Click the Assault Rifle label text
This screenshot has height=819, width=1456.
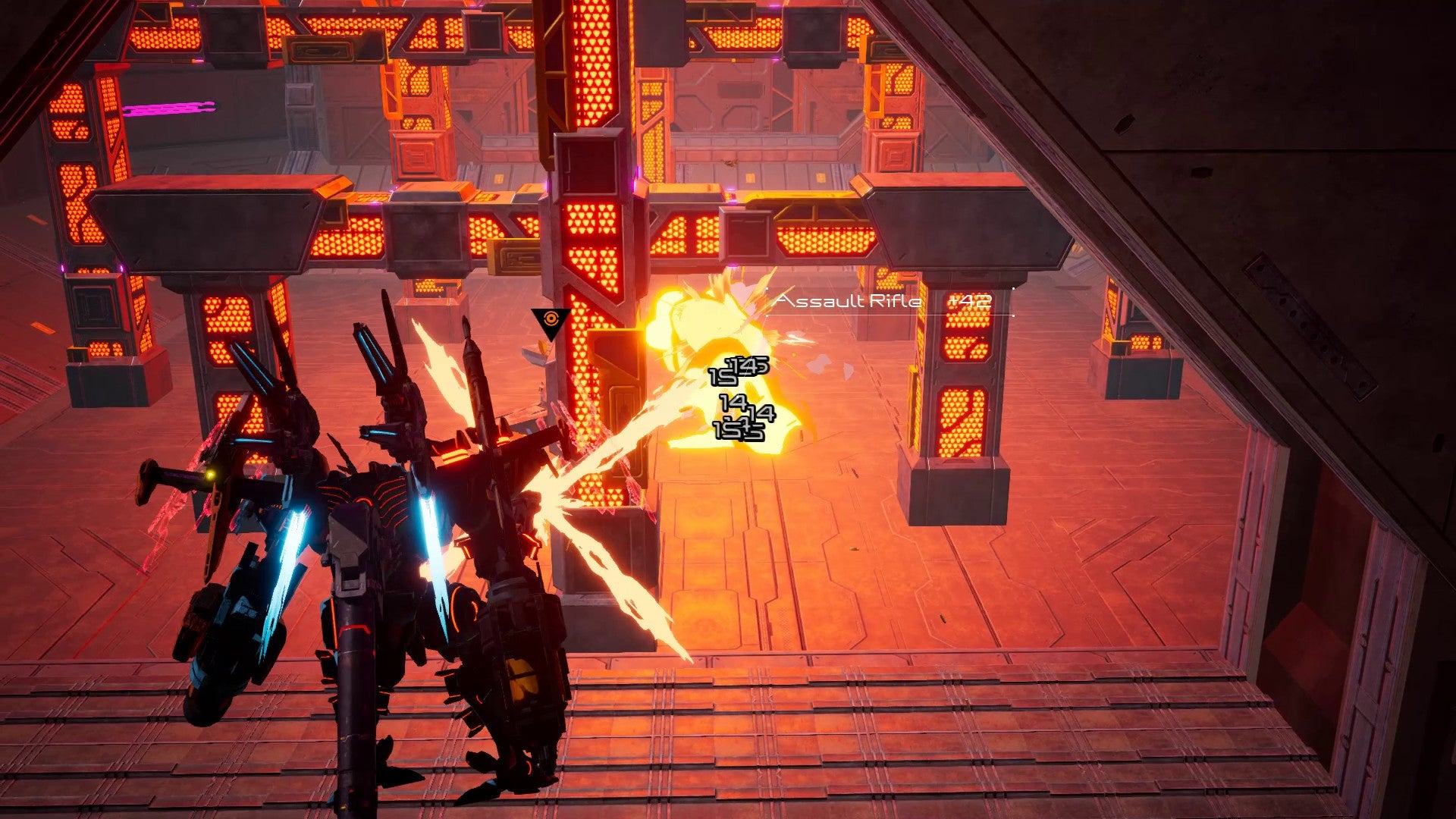(x=848, y=301)
